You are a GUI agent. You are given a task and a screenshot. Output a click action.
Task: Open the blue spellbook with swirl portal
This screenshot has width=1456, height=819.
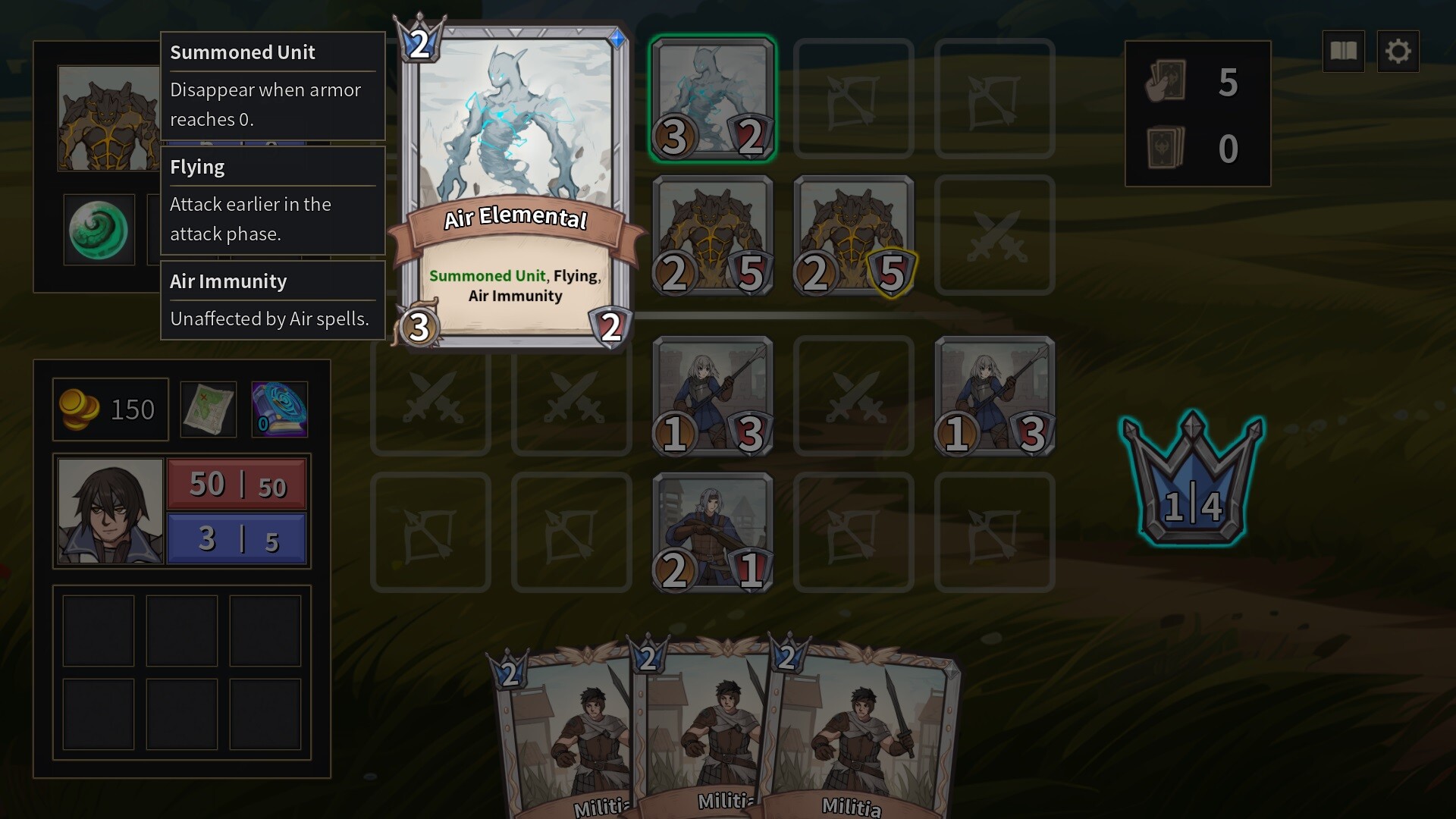(279, 409)
